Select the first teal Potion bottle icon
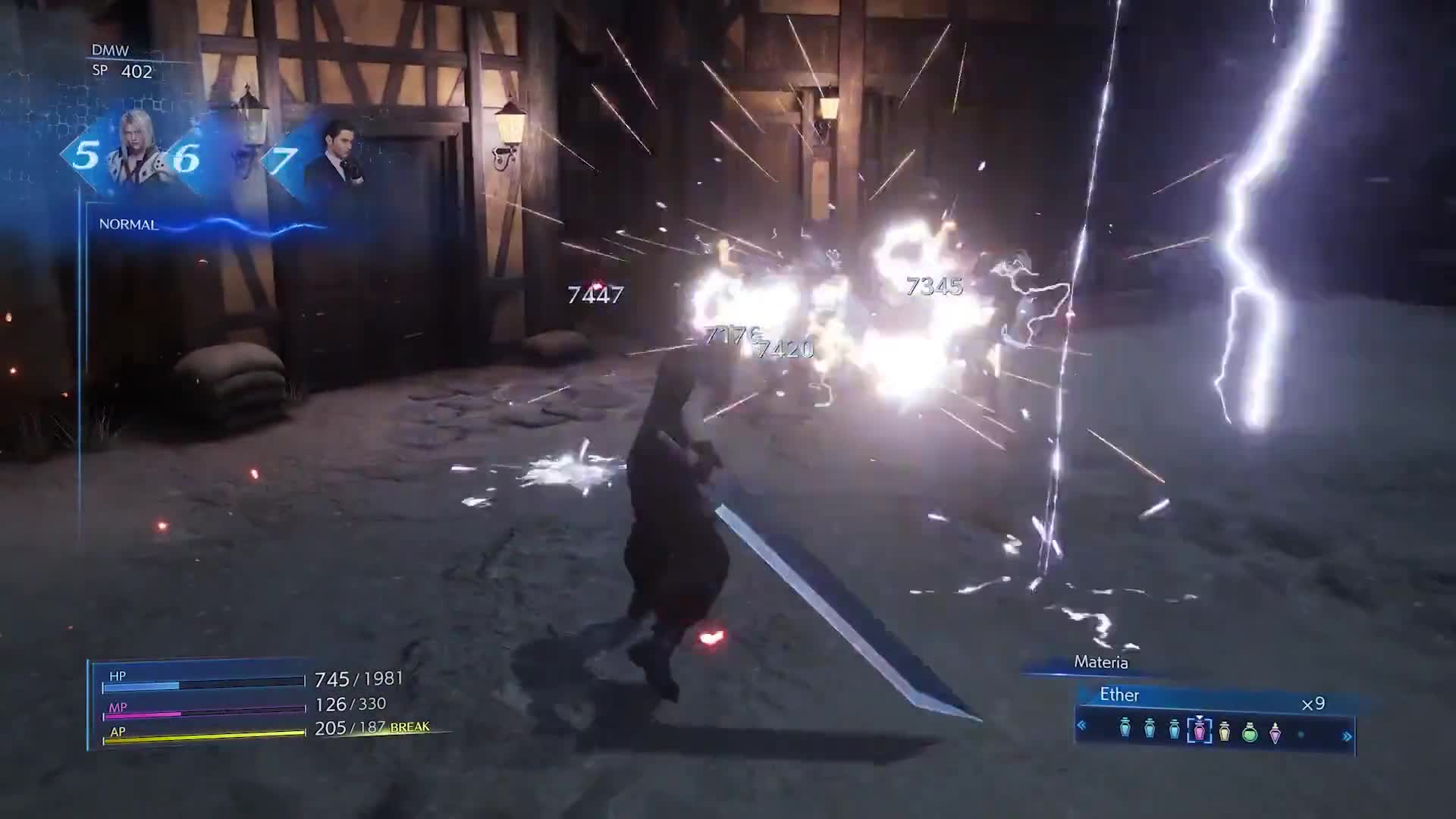1456x819 pixels. coord(1123,730)
